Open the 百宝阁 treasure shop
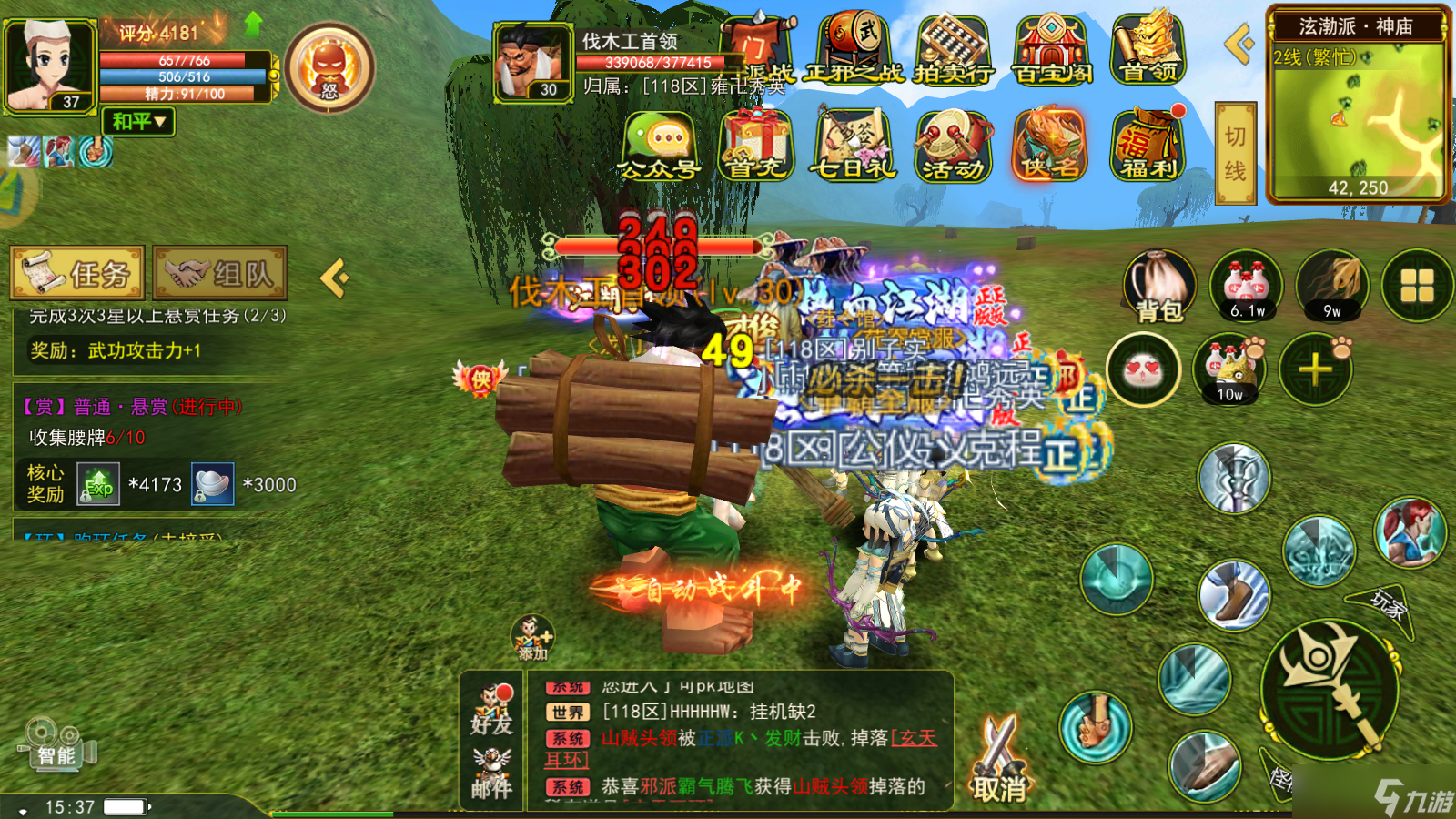This screenshot has width=1456, height=819. click(x=1051, y=51)
